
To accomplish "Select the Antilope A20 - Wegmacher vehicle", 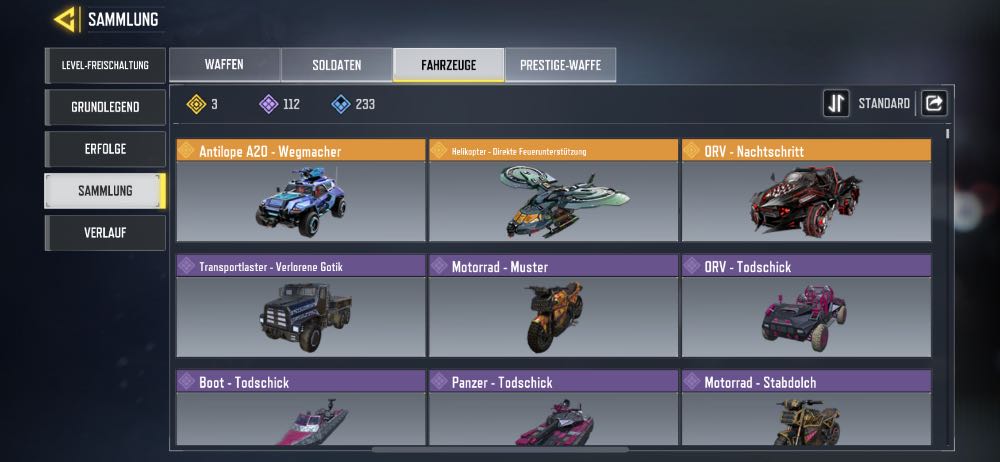I will pyautogui.click(x=301, y=190).
